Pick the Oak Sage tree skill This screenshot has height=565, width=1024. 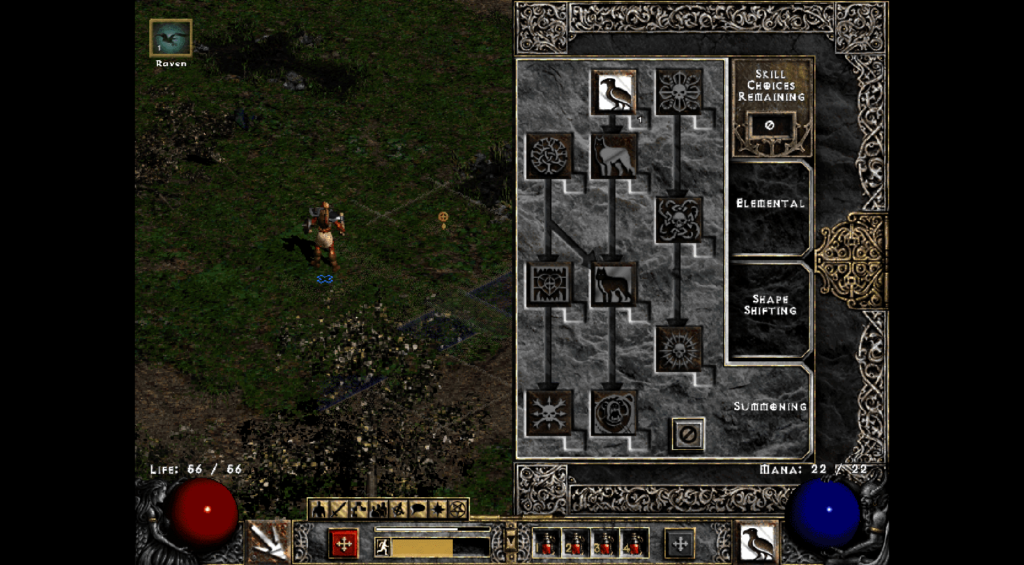point(549,155)
